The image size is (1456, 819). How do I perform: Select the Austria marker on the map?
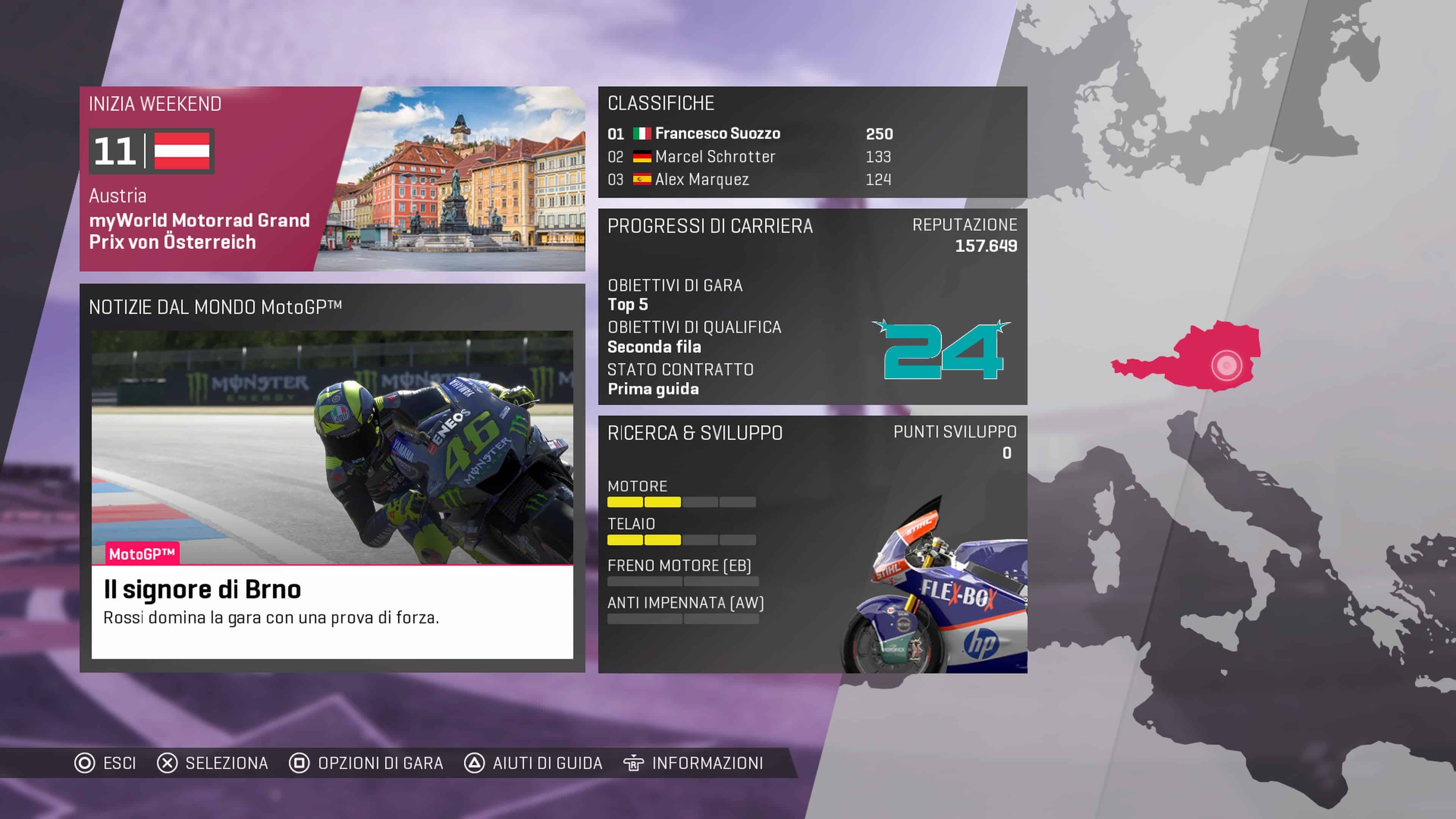(x=1226, y=365)
